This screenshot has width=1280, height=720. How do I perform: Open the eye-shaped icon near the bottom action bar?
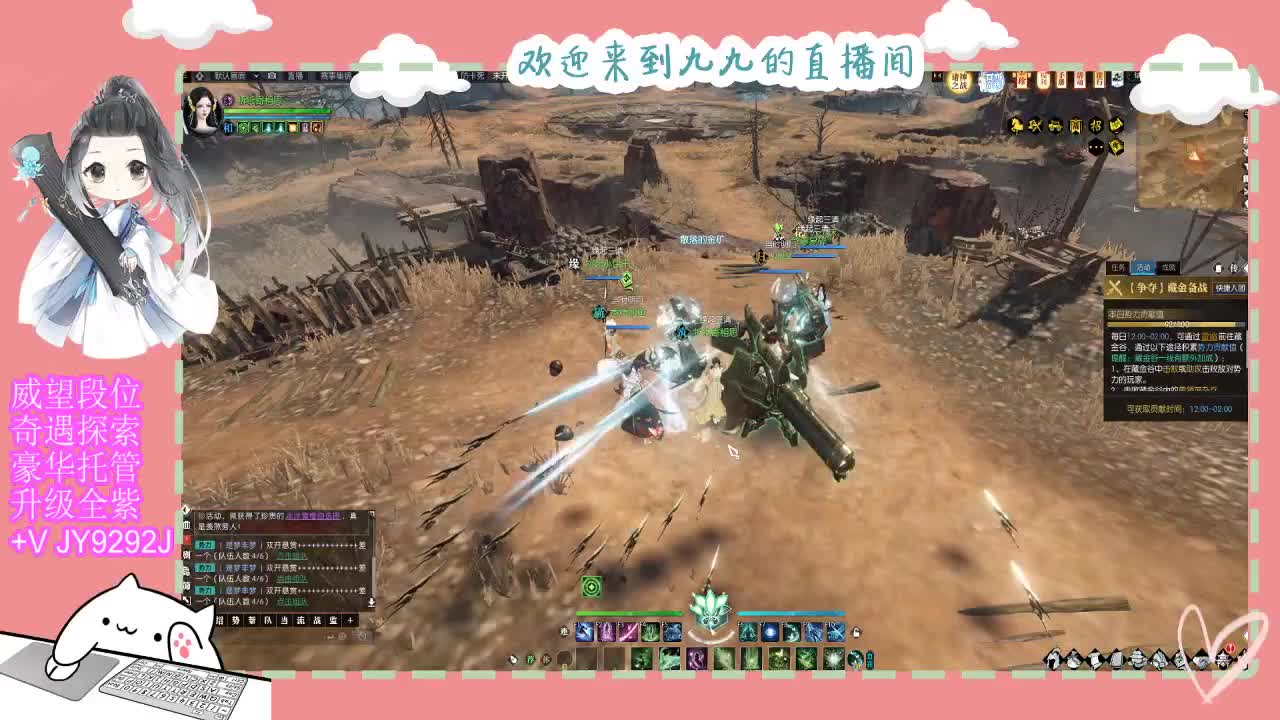click(513, 659)
